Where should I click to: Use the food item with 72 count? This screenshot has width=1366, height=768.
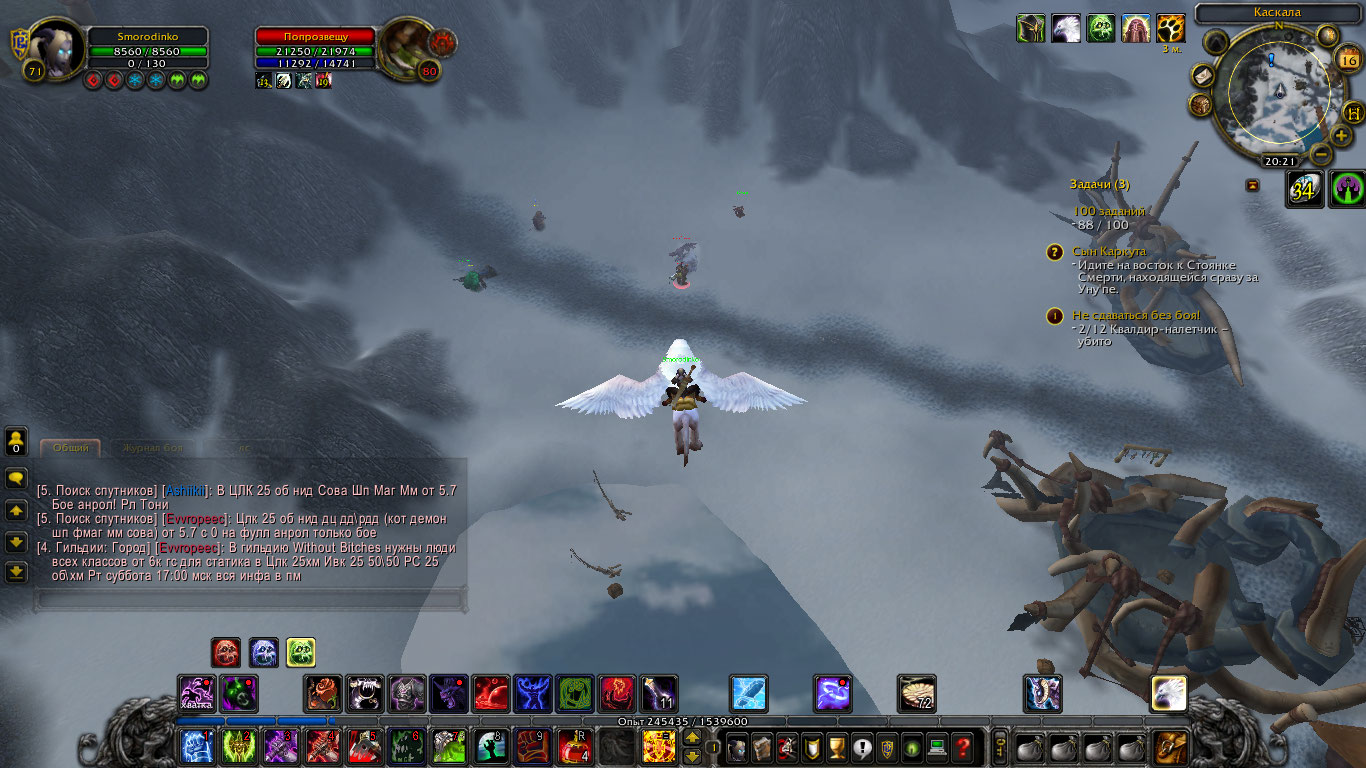[916, 693]
